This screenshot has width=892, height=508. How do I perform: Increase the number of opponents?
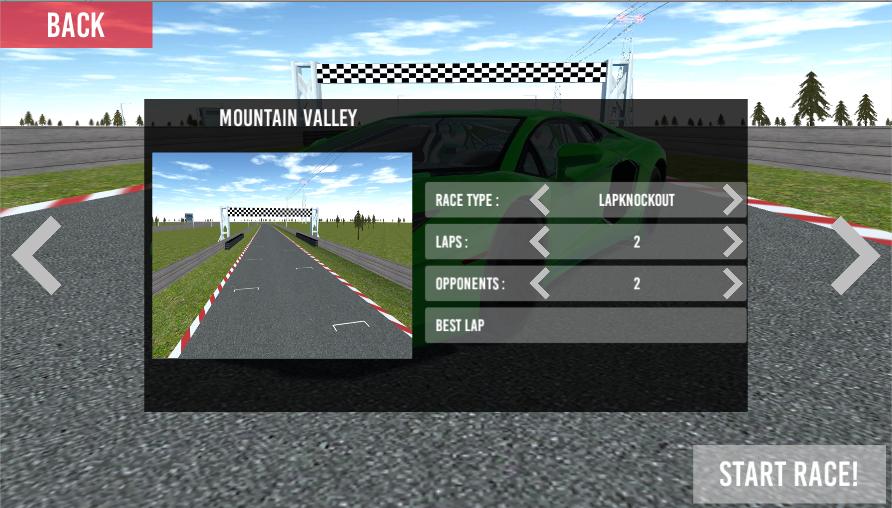click(733, 284)
